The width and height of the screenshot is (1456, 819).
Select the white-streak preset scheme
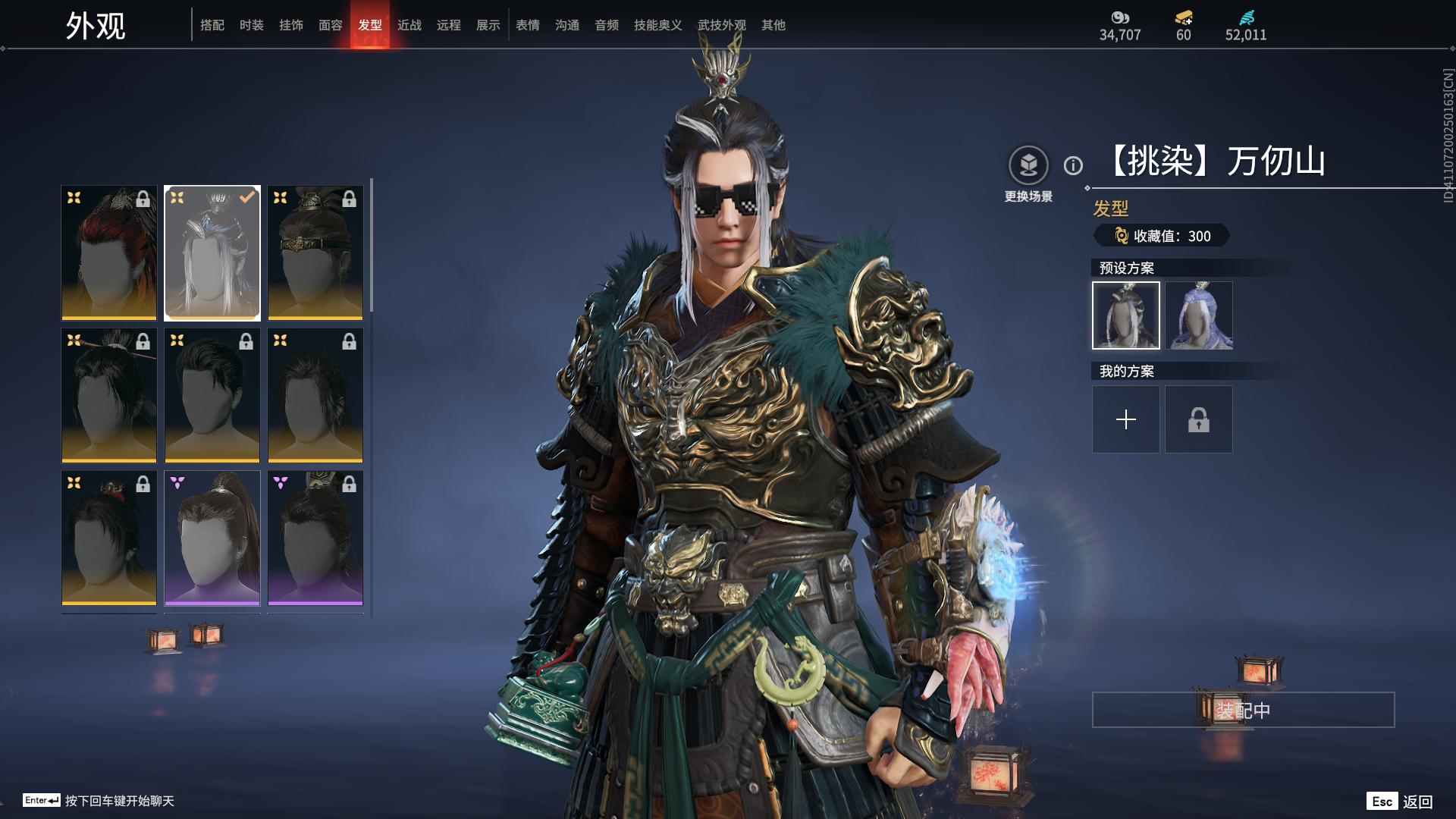pyautogui.click(x=1125, y=315)
